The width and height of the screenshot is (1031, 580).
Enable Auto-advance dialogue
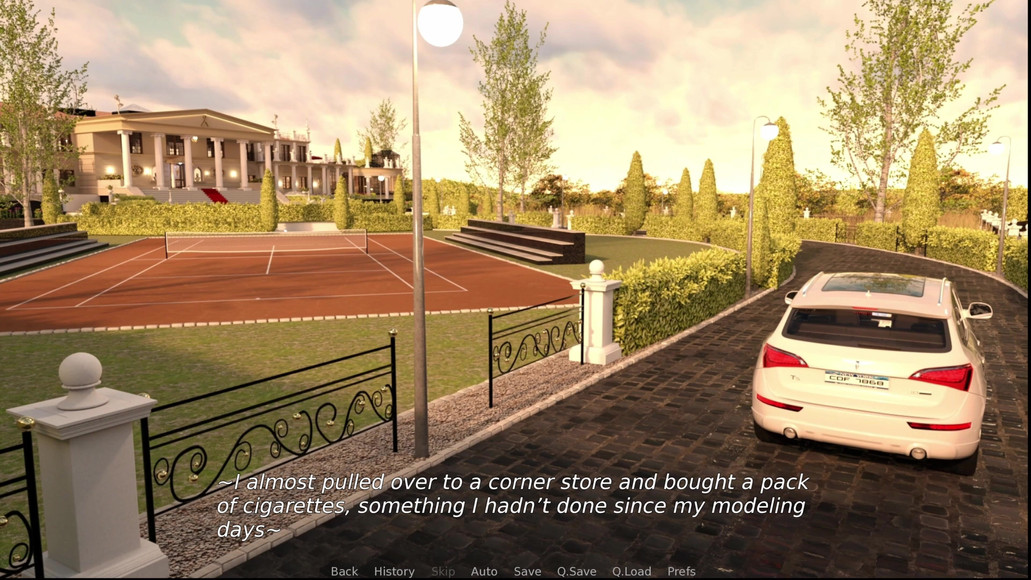(x=484, y=571)
